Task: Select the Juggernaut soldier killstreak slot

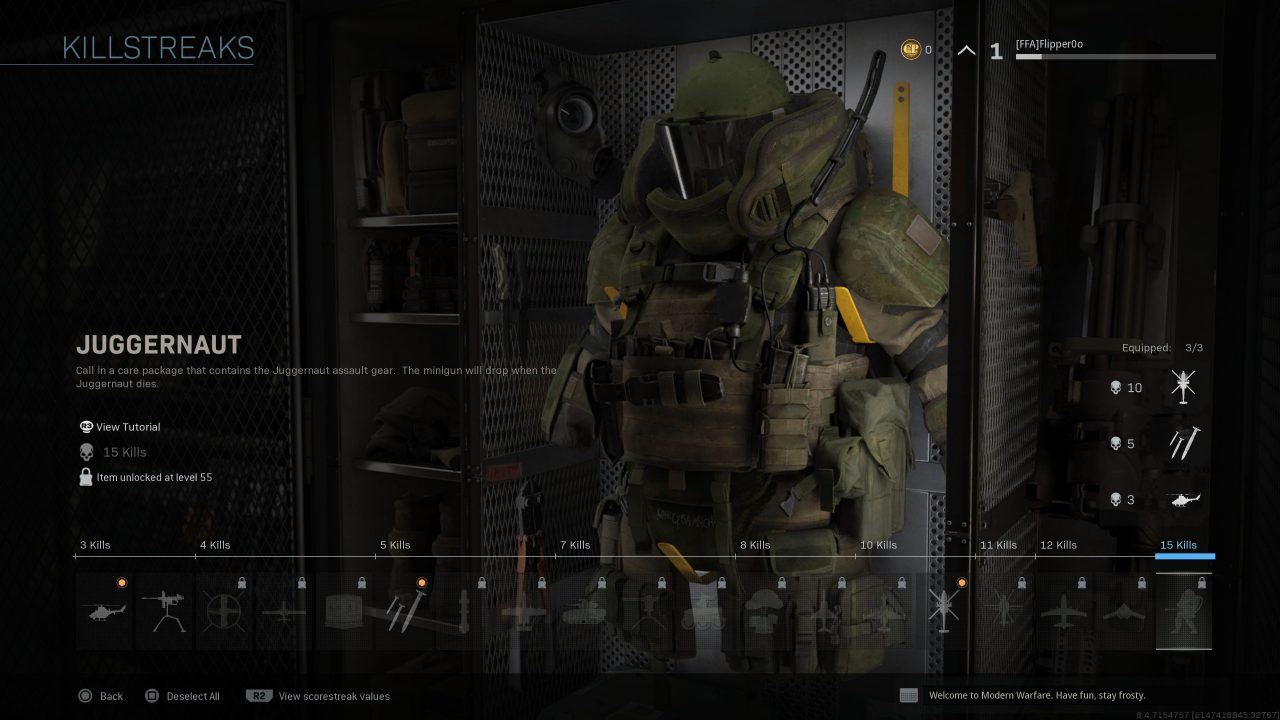Action: click(1184, 611)
